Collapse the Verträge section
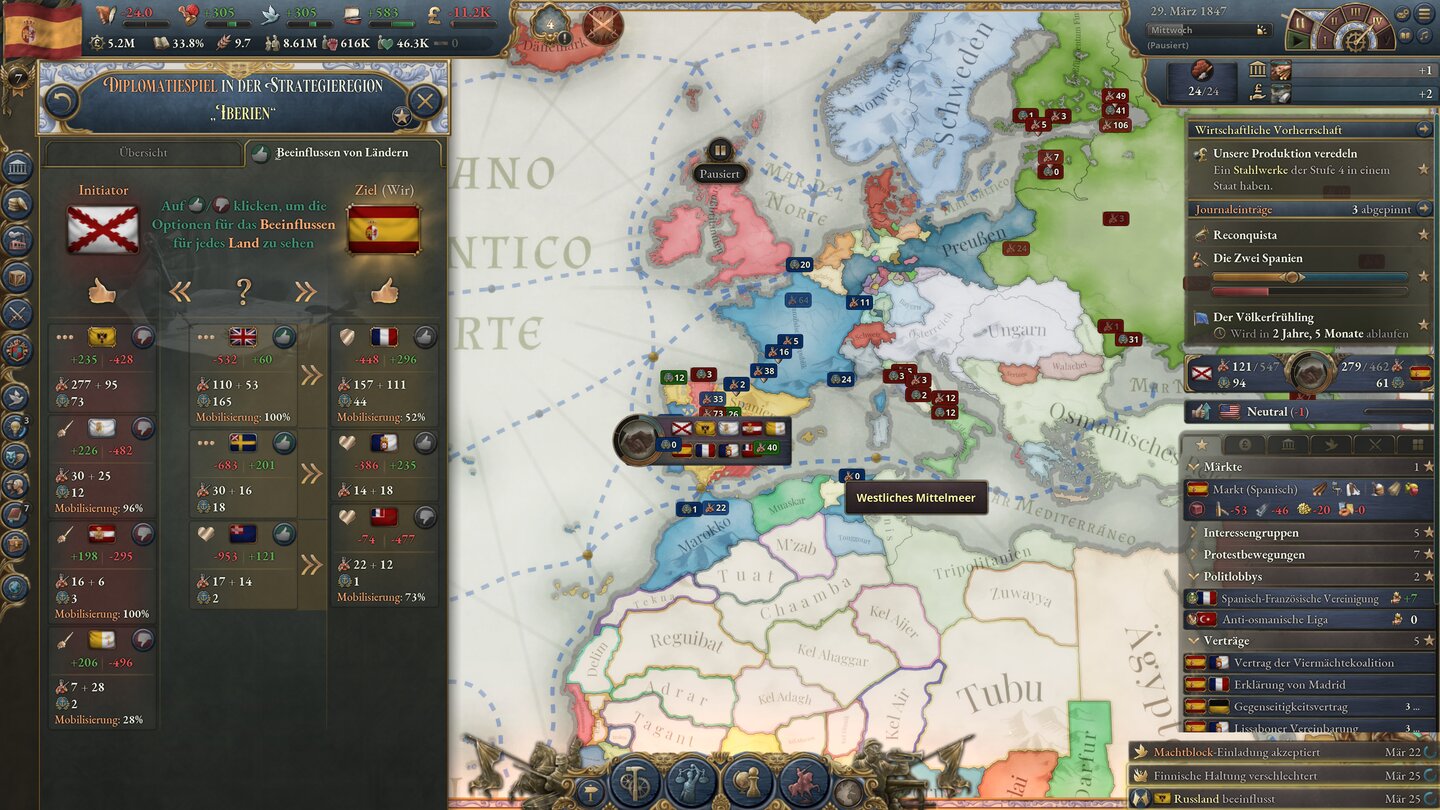This screenshot has height=810, width=1440. click(1193, 640)
